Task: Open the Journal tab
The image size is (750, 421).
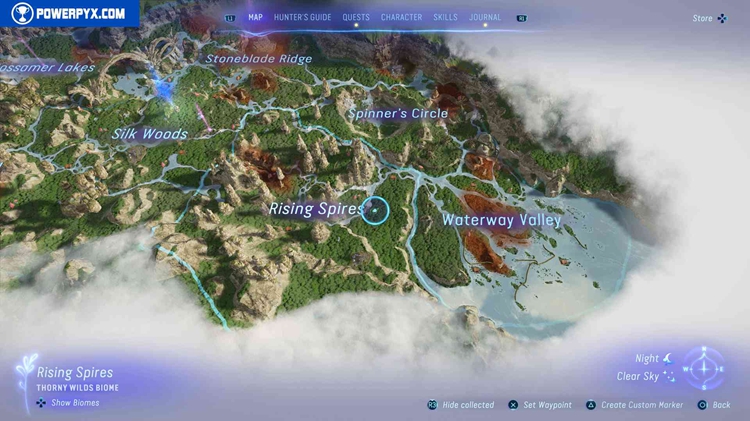Action: [x=486, y=17]
